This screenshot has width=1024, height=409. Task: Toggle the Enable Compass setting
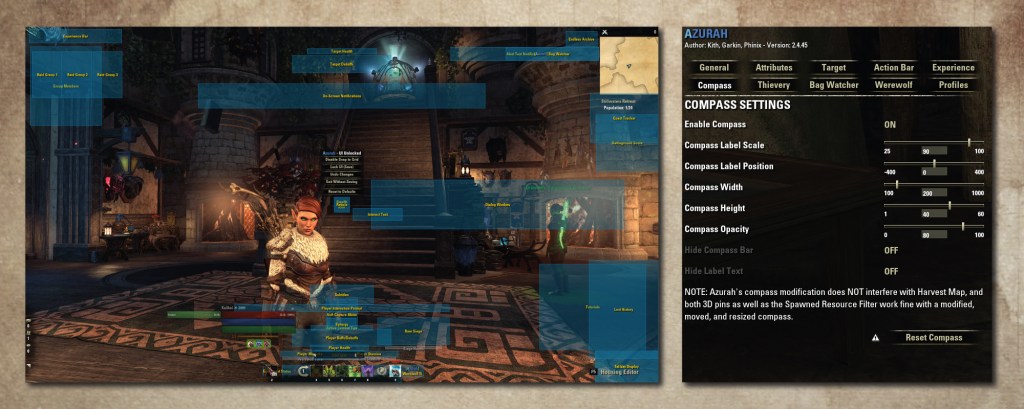(x=890, y=124)
